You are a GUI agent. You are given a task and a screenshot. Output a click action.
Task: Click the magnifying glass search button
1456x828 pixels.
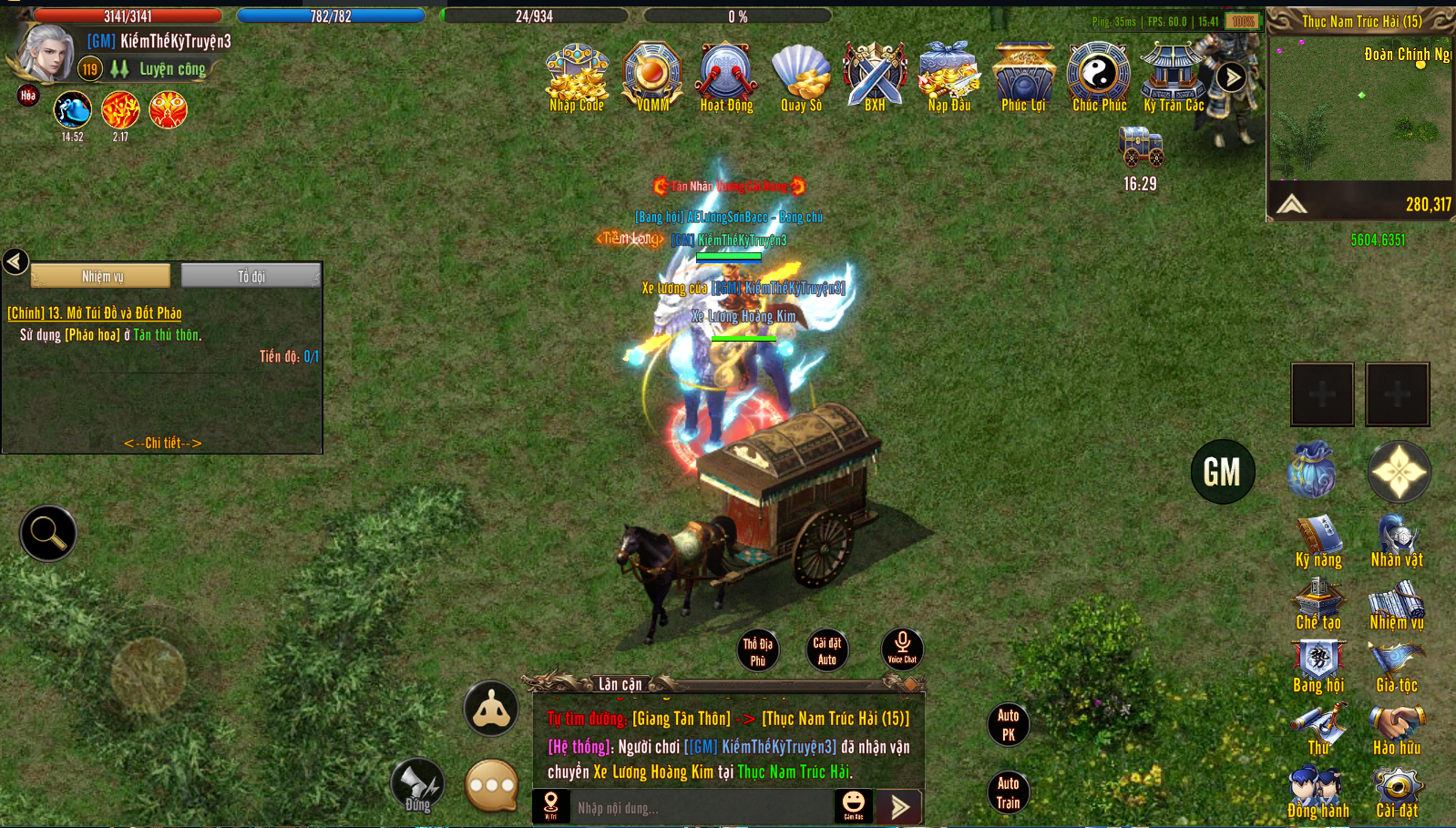point(47,533)
